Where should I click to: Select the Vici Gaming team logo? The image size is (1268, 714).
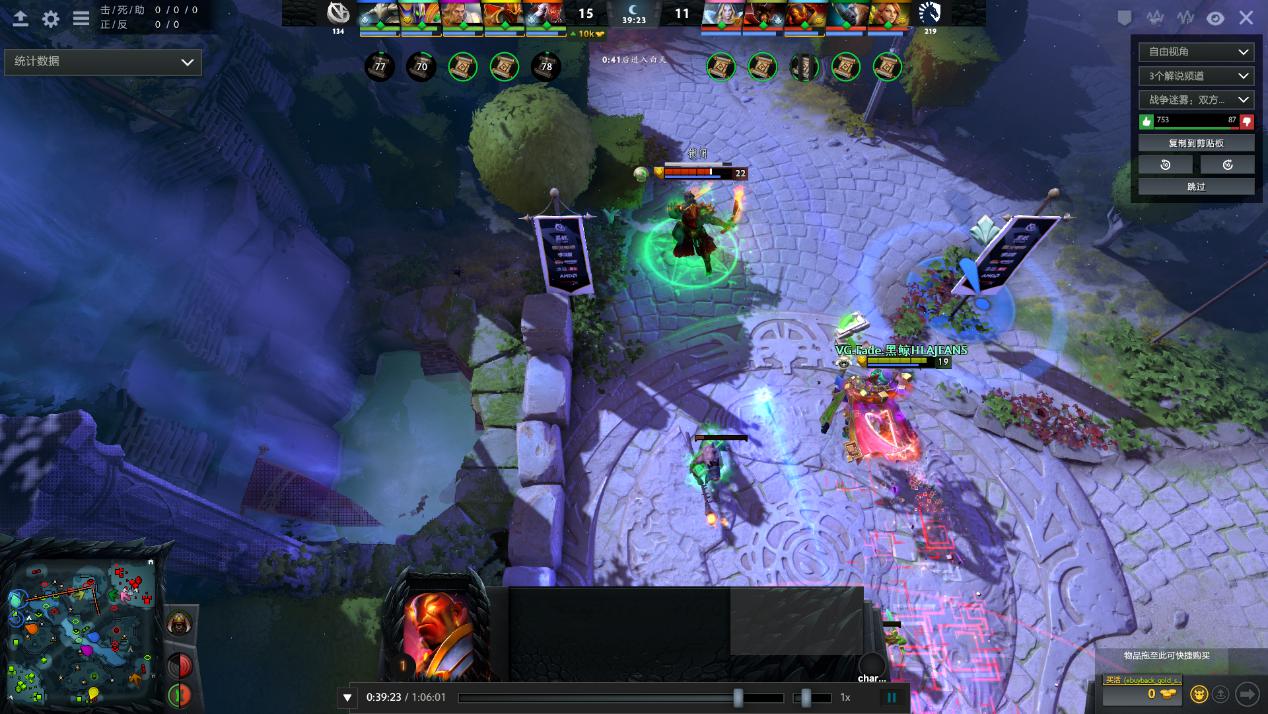point(338,14)
